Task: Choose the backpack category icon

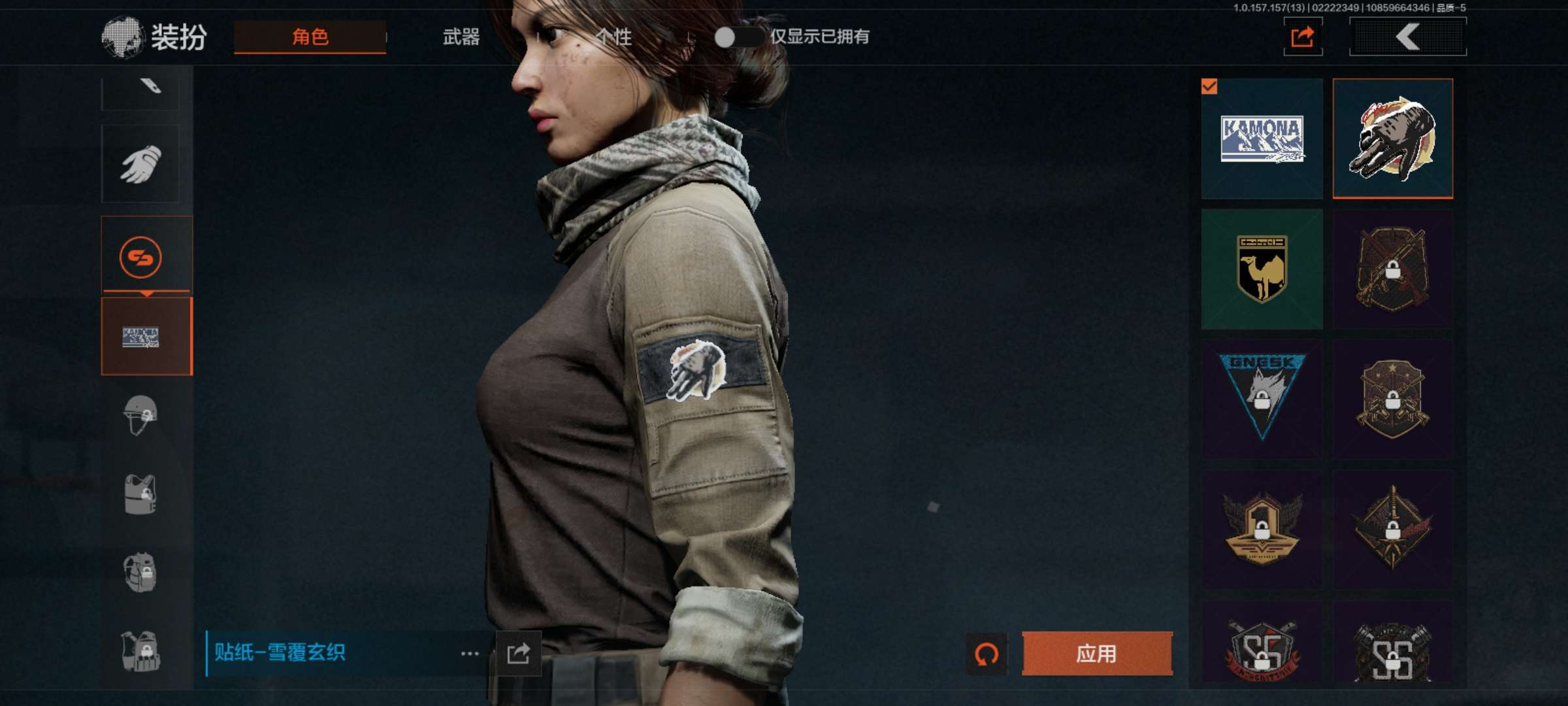Action: [x=140, y=572]
